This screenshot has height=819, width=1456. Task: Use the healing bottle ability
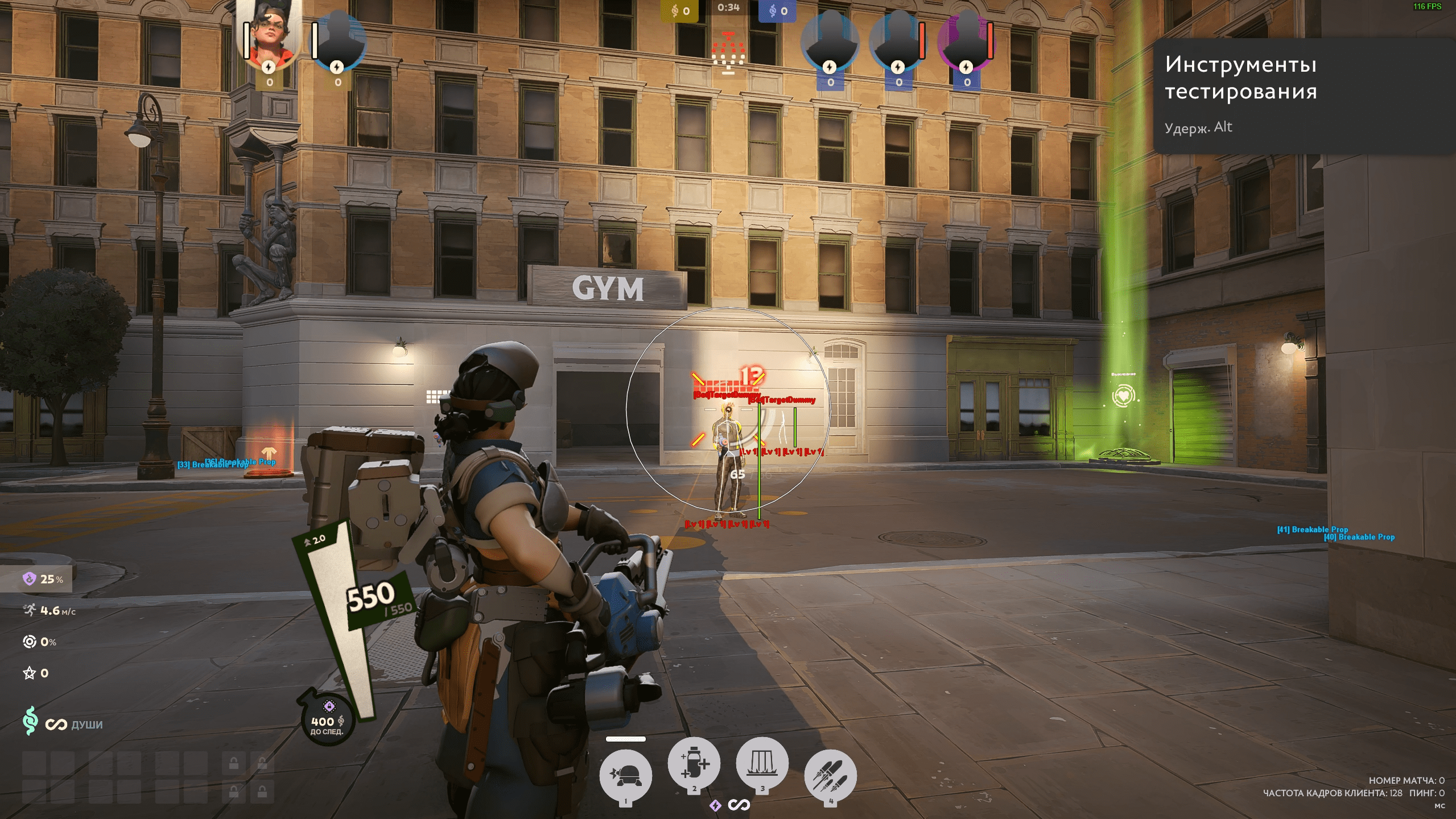(x=694, y=764)
